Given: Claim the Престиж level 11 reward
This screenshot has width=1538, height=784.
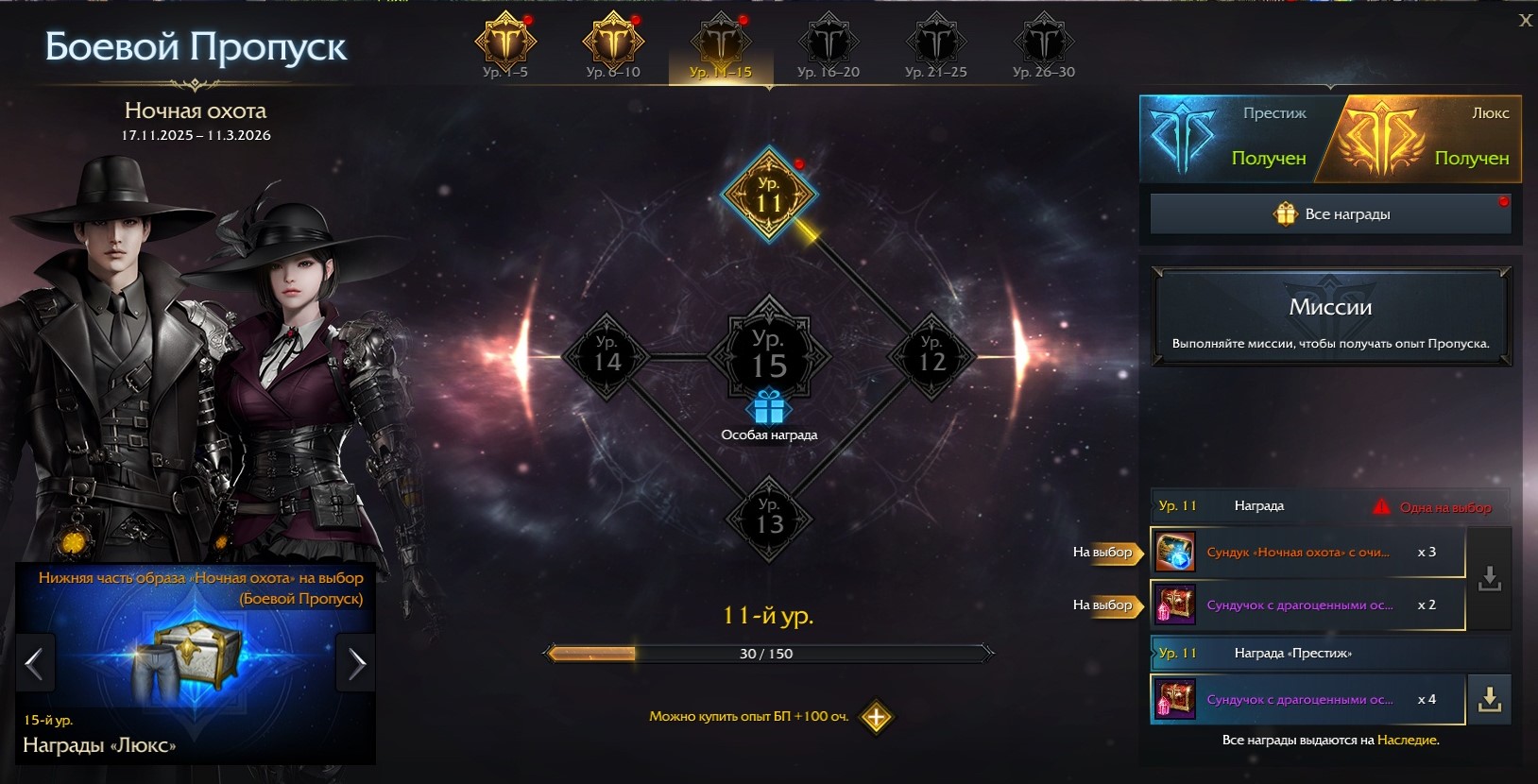Looking at the screenshot, I should (1489, 700).
